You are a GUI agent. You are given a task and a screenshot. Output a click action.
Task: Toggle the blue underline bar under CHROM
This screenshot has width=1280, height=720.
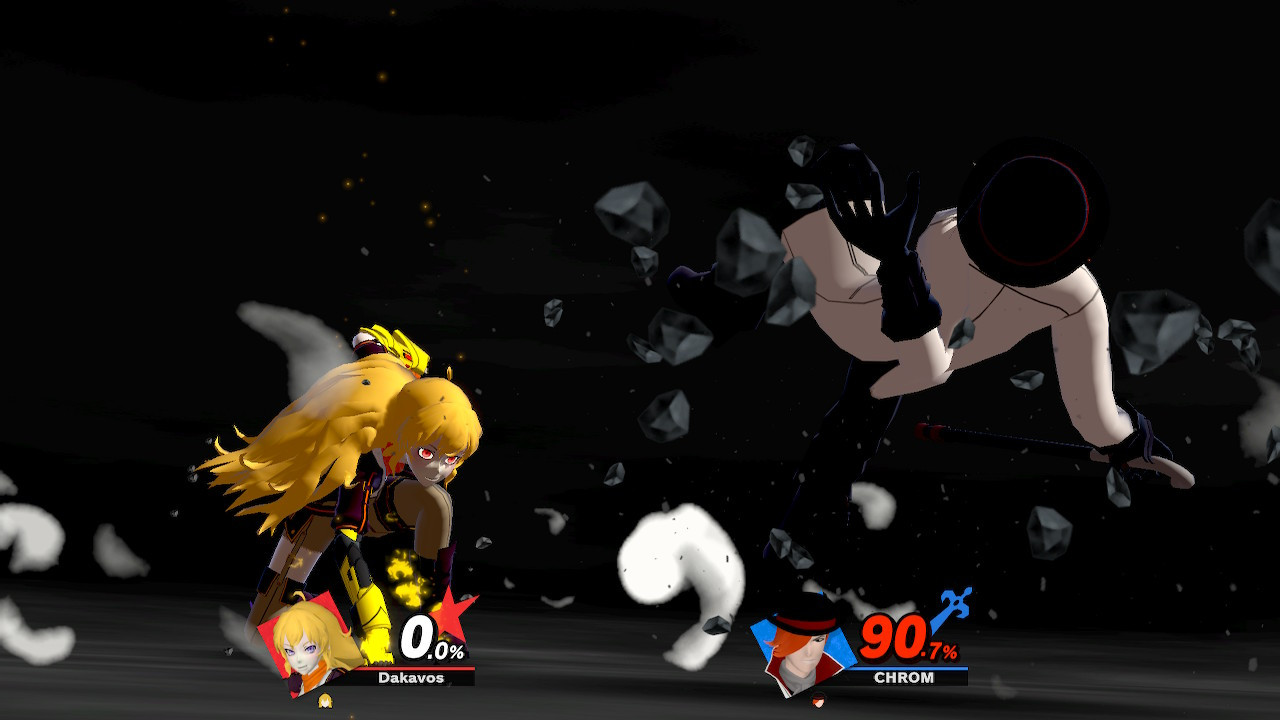coord(911,668)
